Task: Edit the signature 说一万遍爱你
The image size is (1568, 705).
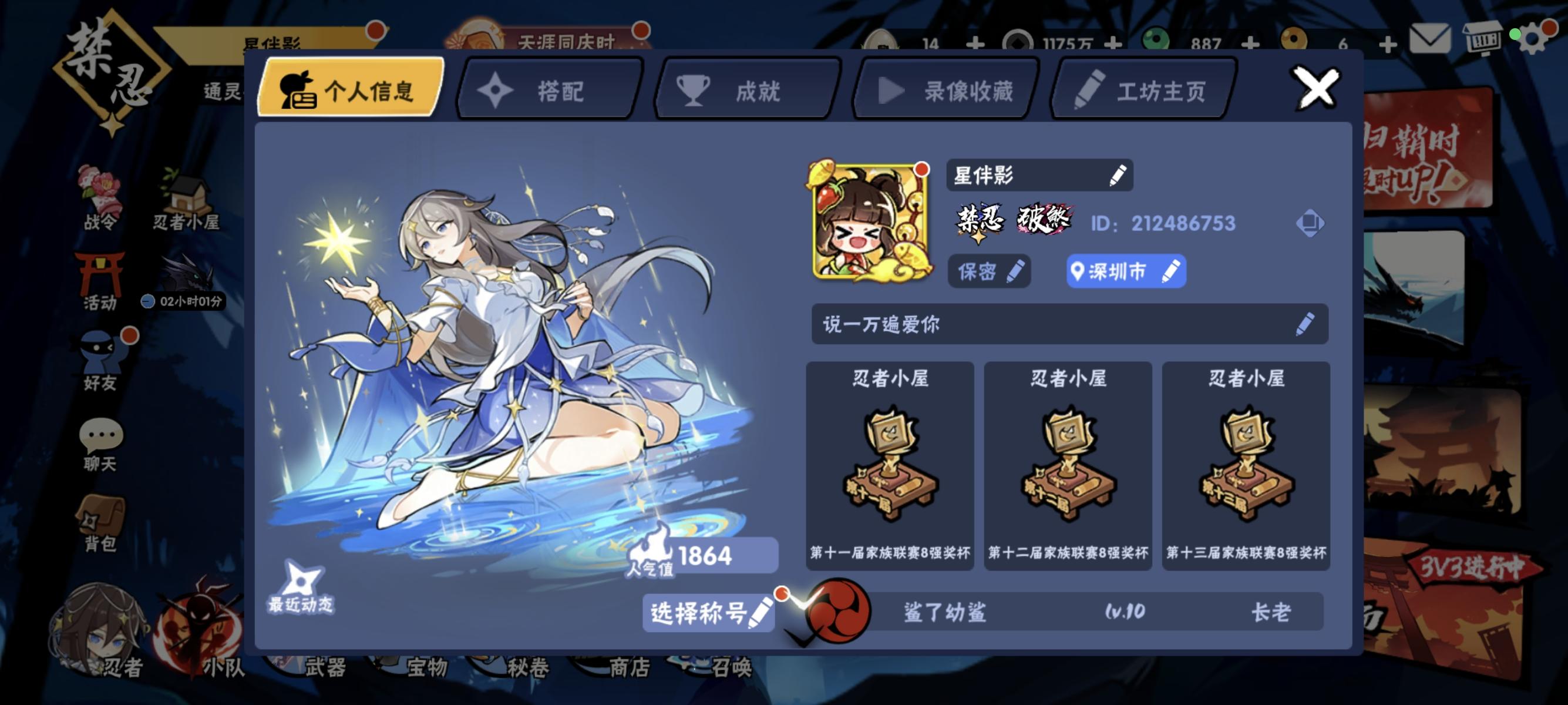Action: [1306, 324]
